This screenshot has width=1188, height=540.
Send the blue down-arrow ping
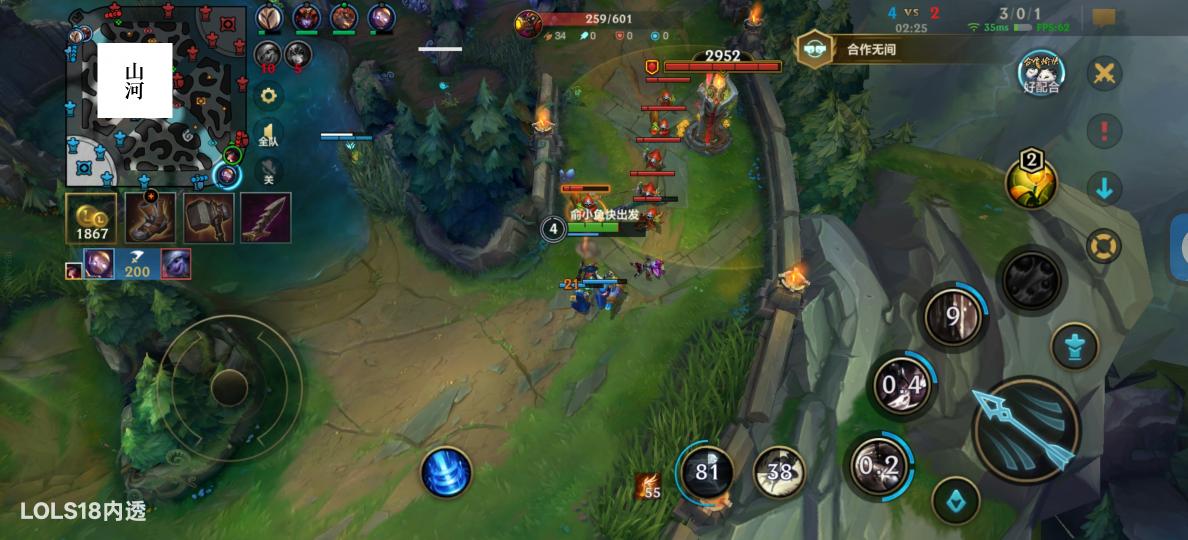(1104, 188)
